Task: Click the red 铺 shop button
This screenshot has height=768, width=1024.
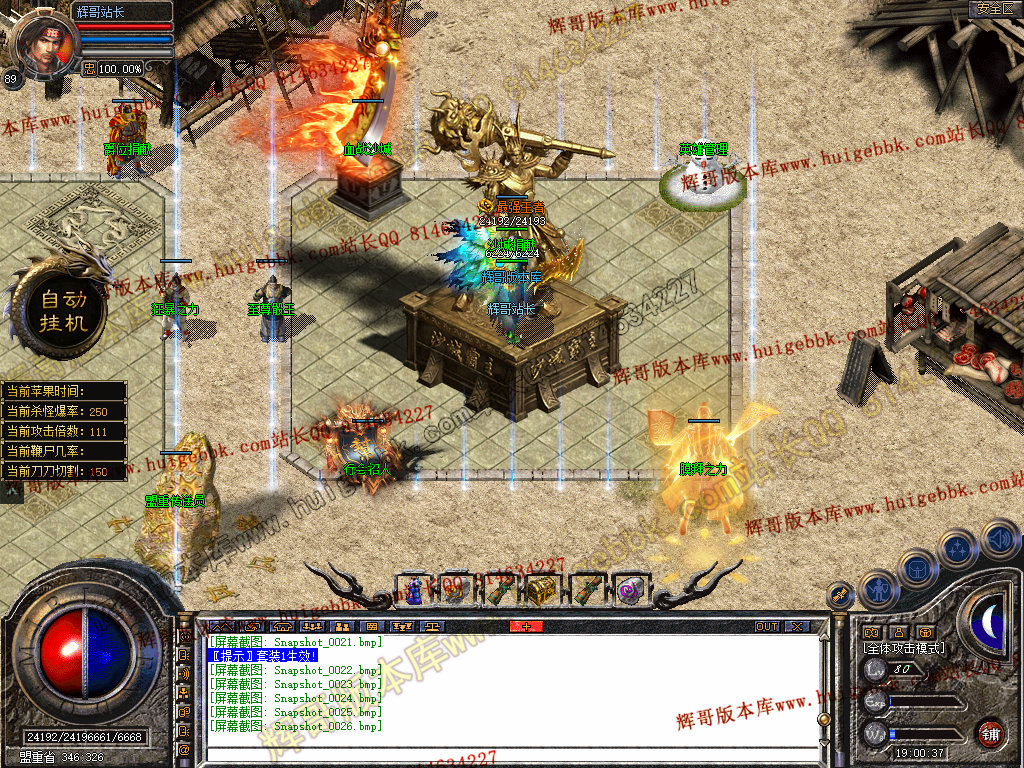Action: tap(990, 733)
